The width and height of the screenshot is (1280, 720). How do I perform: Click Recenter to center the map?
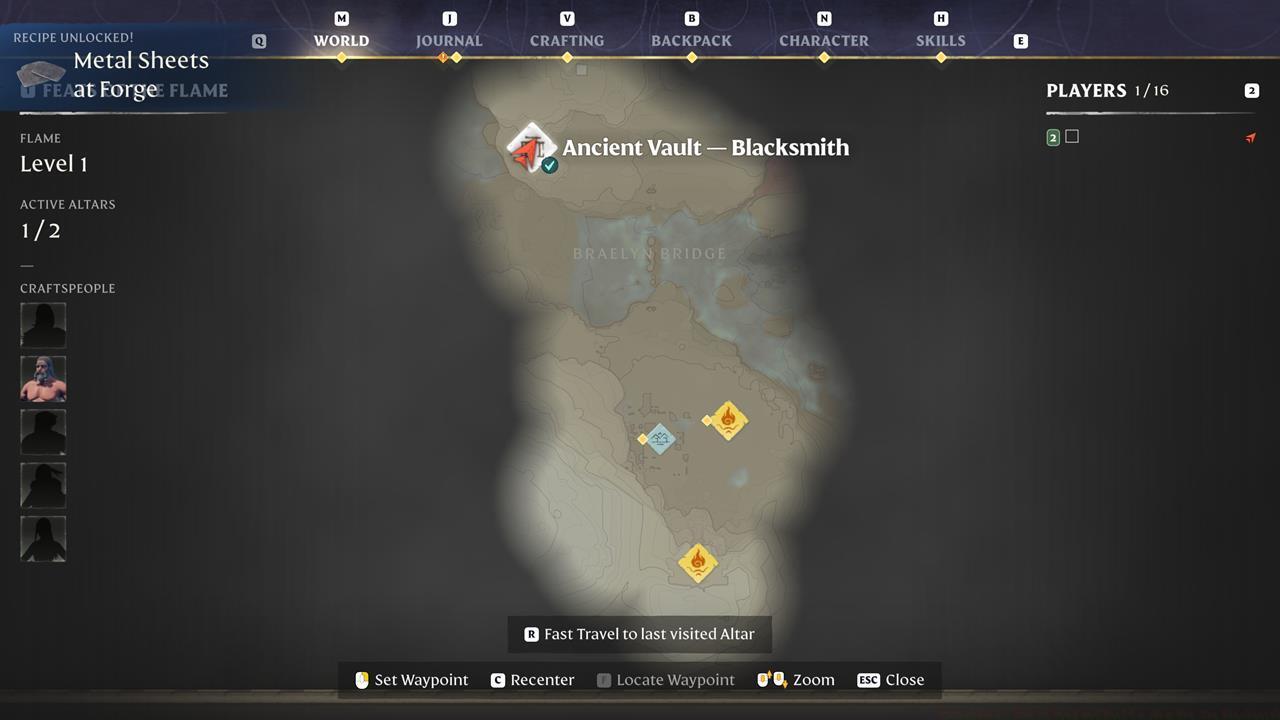(532, 679)
